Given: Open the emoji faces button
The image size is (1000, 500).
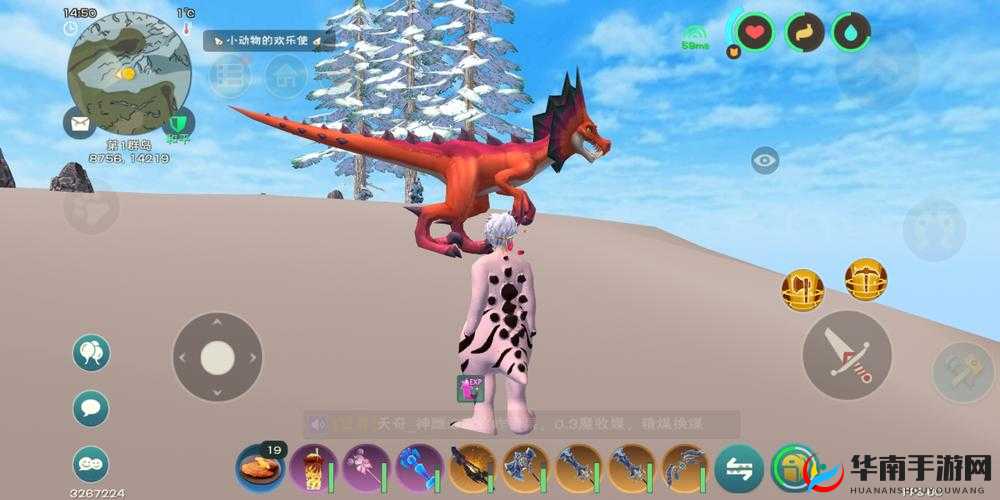Looking at the screenshot, I should [91, 463].
